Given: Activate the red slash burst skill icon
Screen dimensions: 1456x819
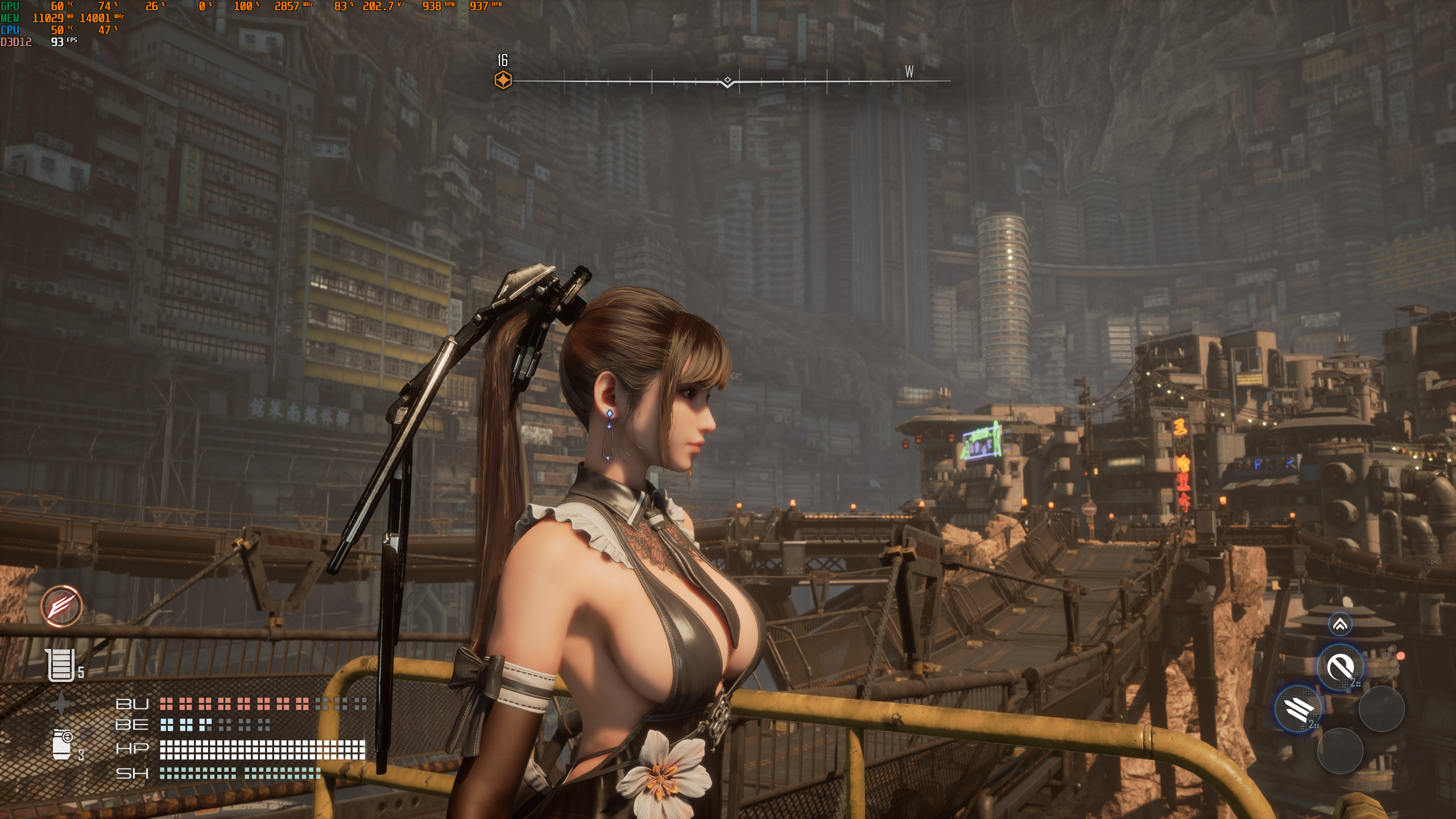Looking at the screenshot, I should (x=61, y=606).
